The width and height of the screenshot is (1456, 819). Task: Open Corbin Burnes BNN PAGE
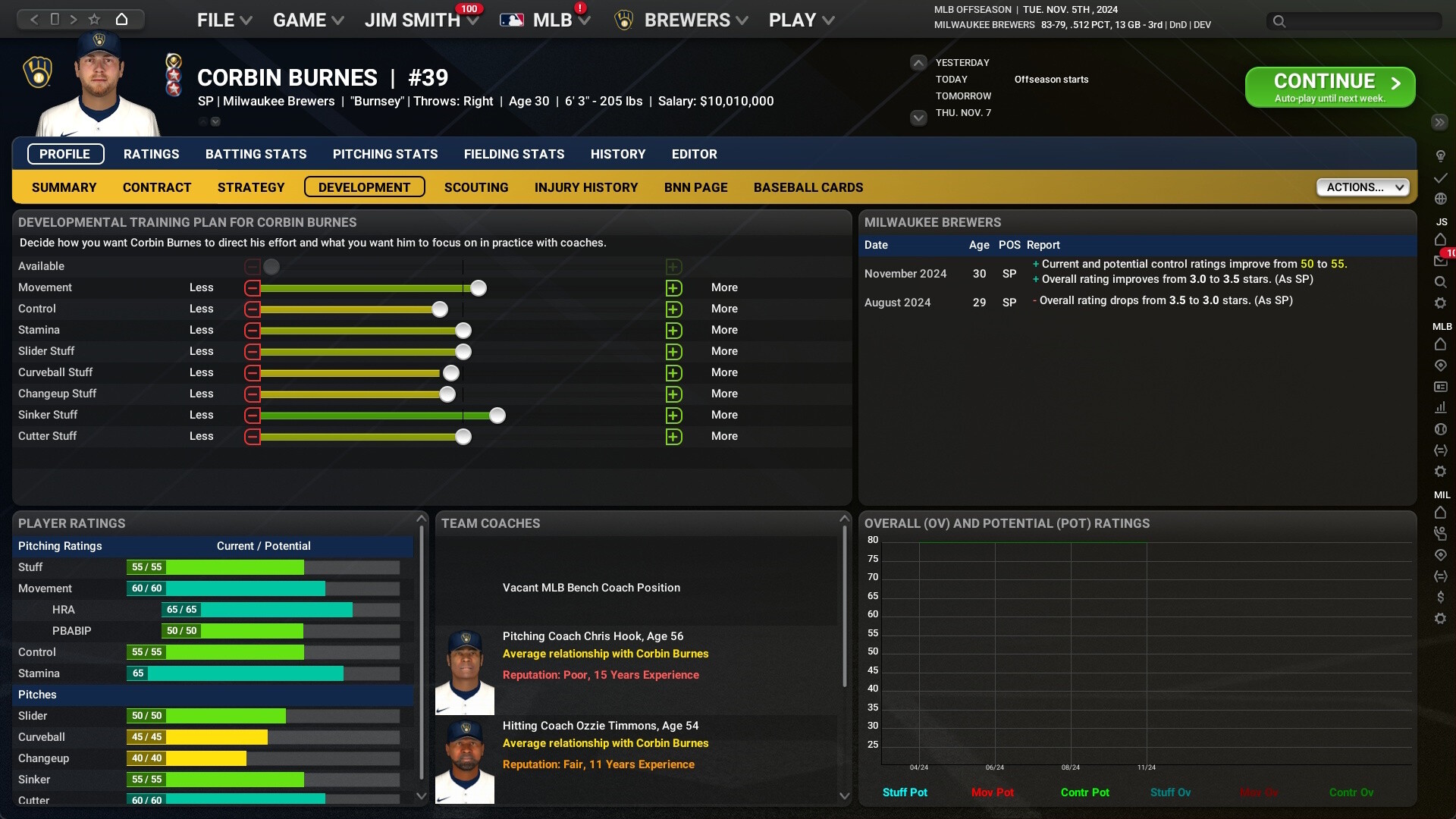click(x=695, y=187)
